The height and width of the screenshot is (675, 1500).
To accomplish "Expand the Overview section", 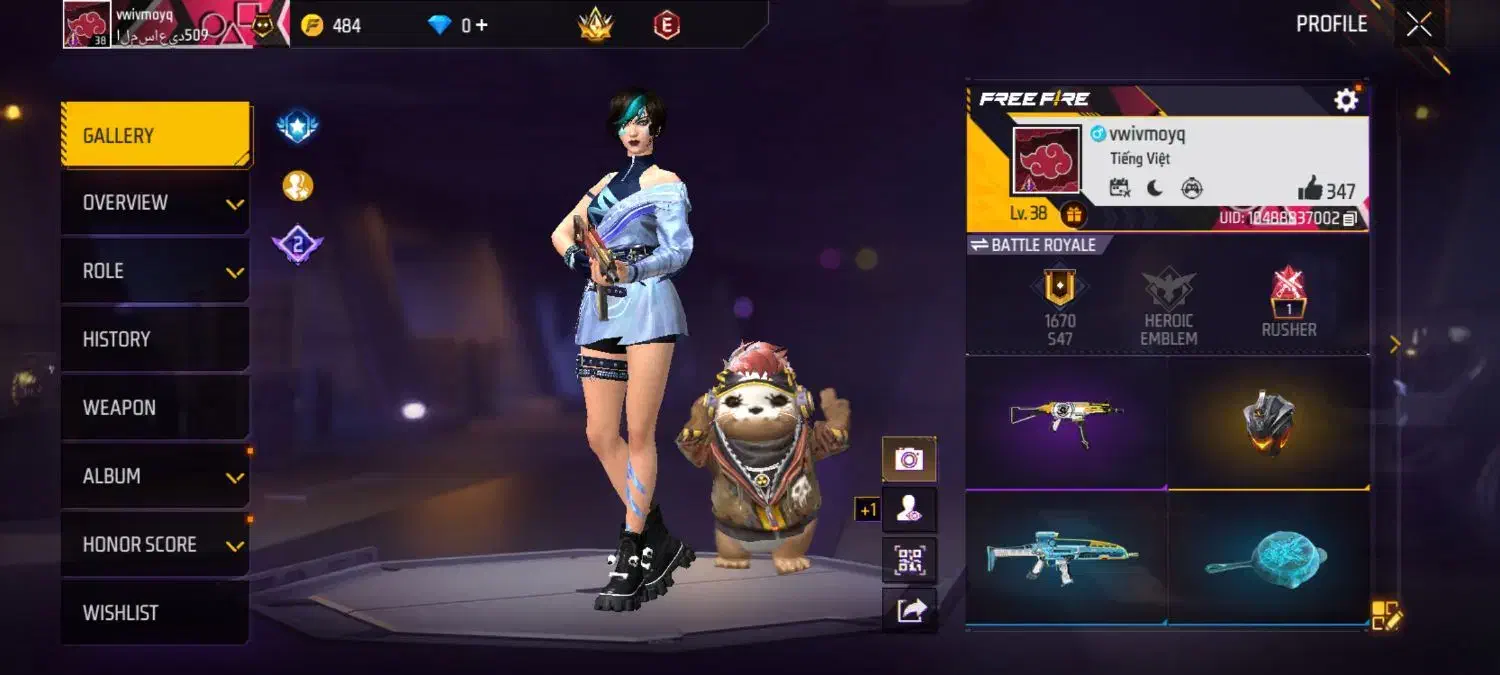I will pyautogui.click(x=155, y=203).
